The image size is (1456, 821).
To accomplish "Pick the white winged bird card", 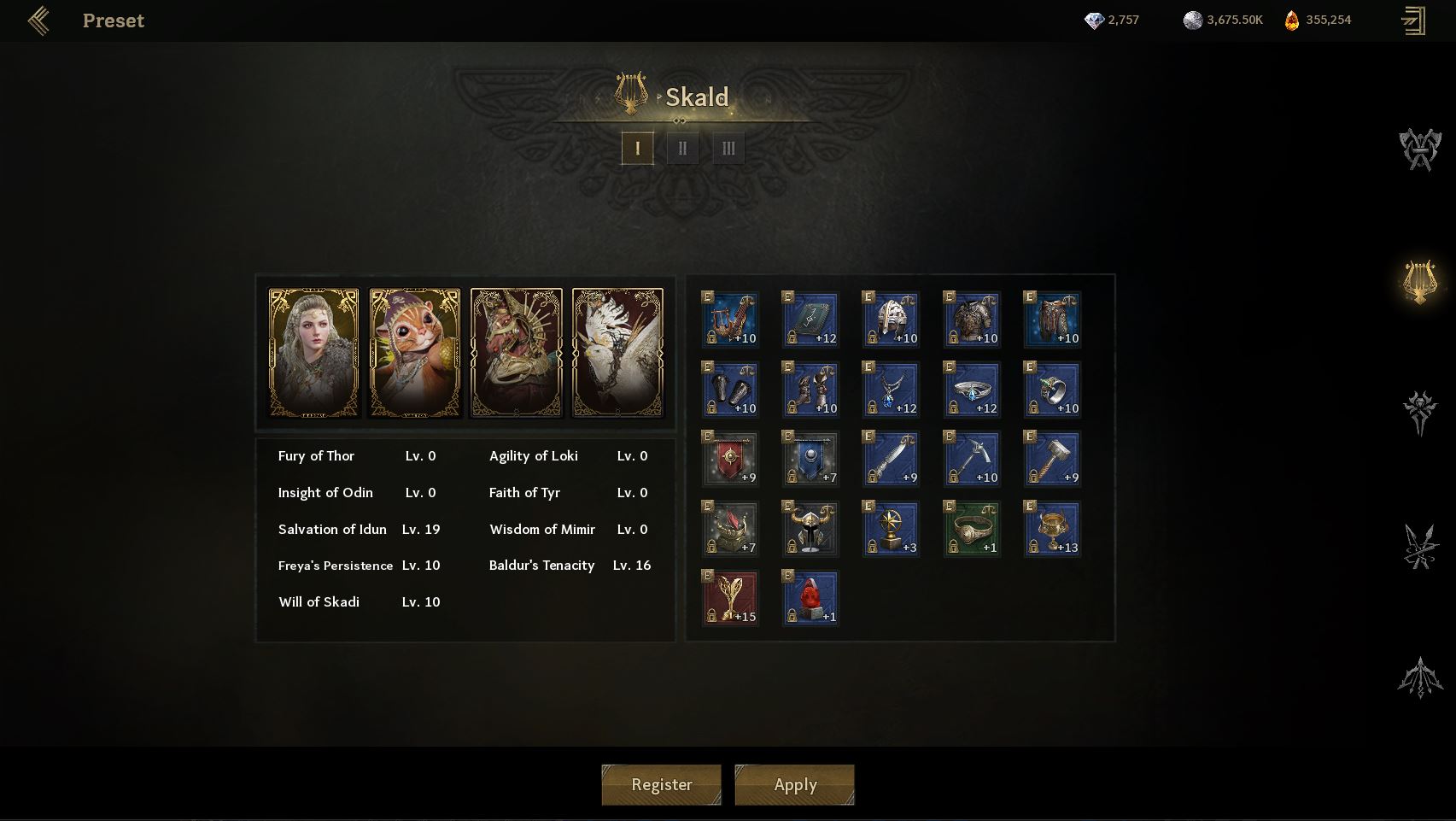I will coord(617,353).
